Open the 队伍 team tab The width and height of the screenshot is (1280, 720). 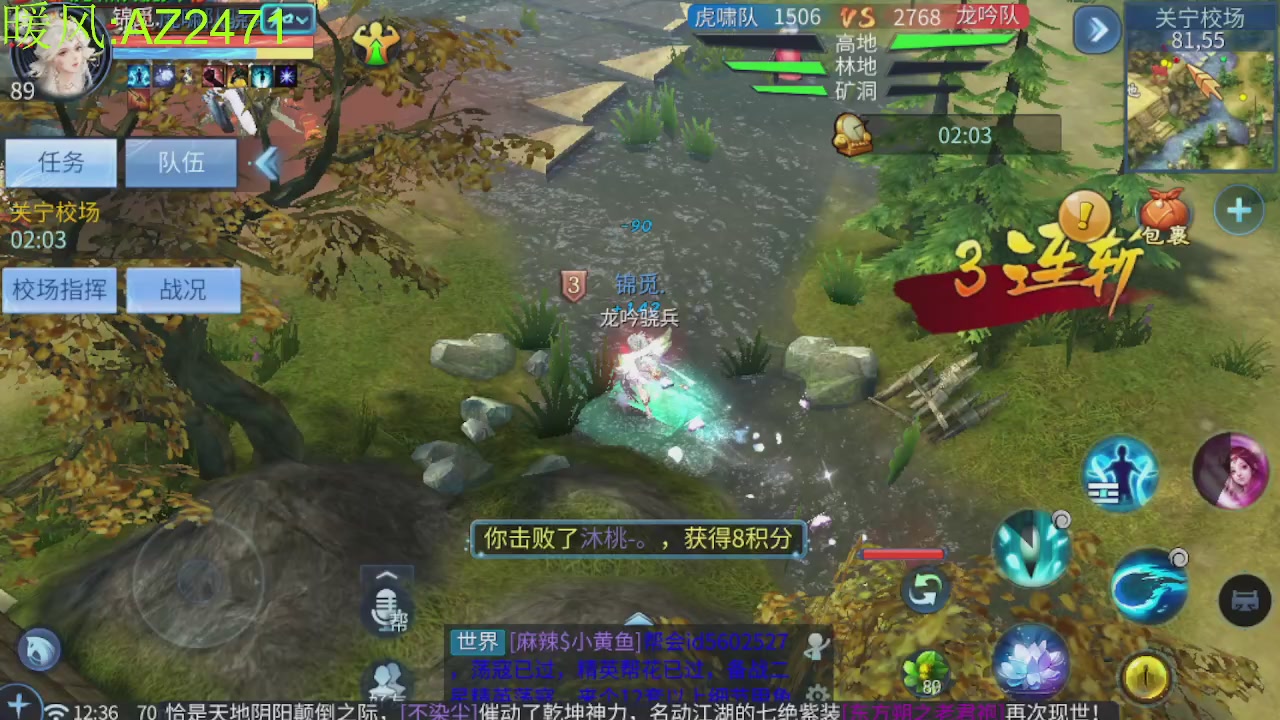pyautogui.click(x=180, y=163)
